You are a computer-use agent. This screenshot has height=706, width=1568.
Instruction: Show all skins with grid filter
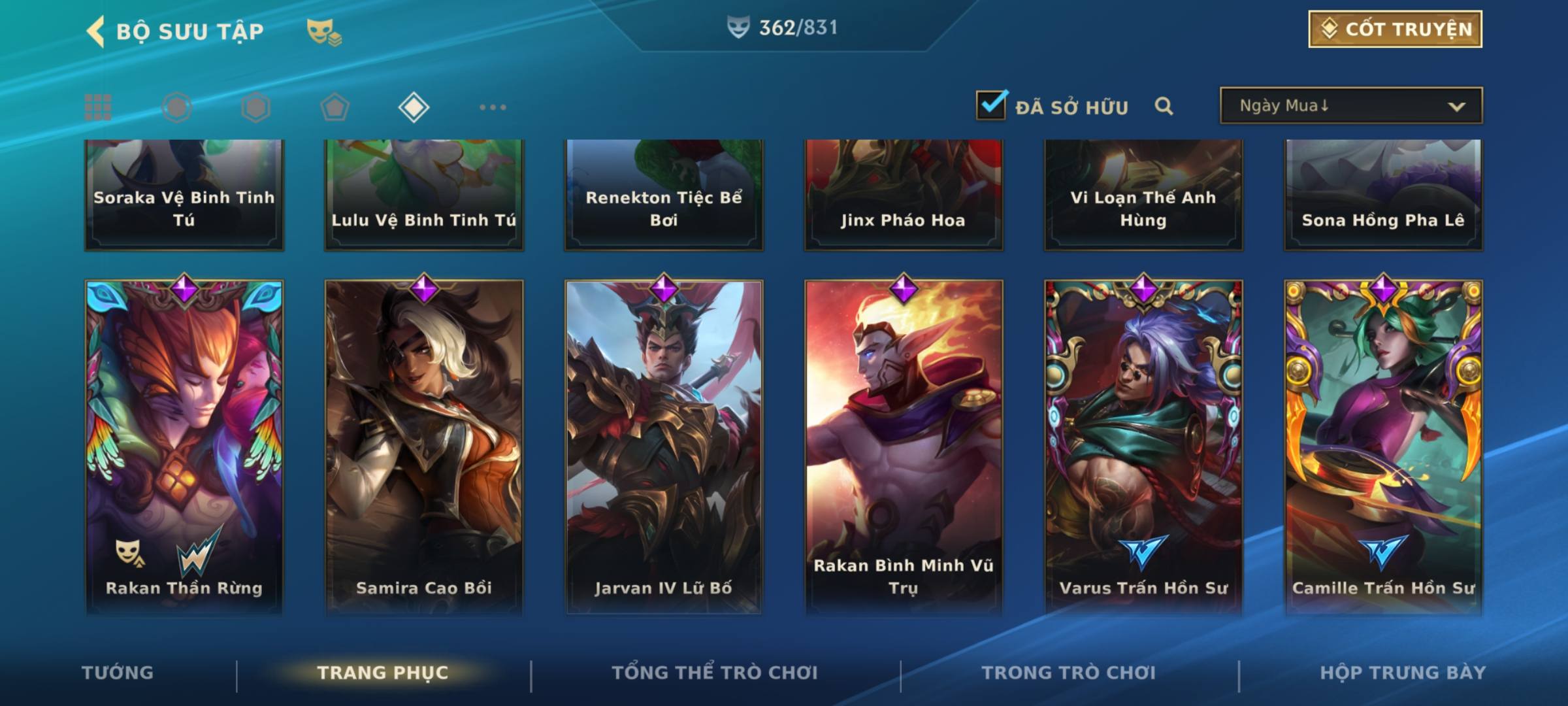[98, 107]
